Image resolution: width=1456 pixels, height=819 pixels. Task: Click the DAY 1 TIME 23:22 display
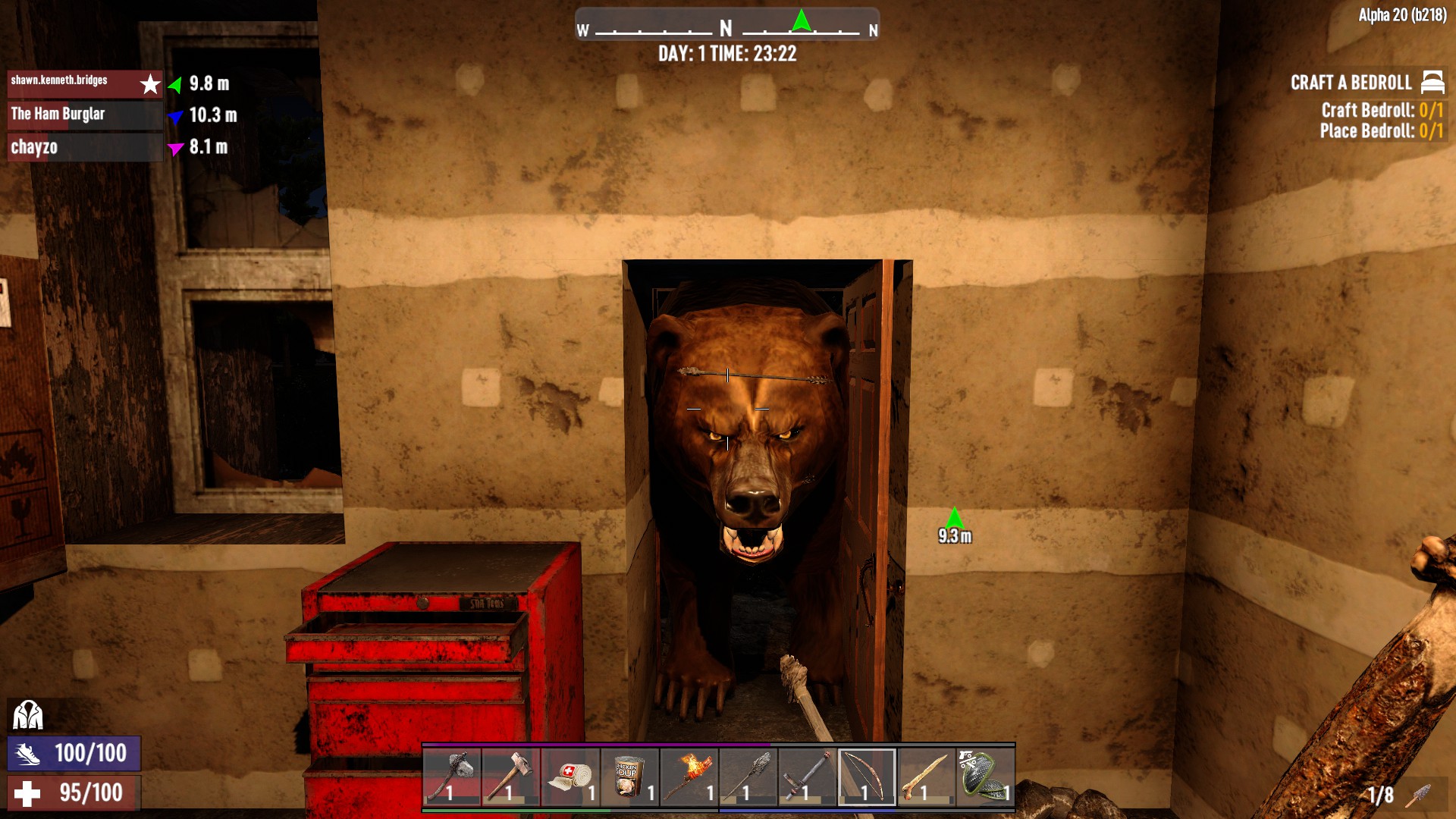[x=727, y=54]
